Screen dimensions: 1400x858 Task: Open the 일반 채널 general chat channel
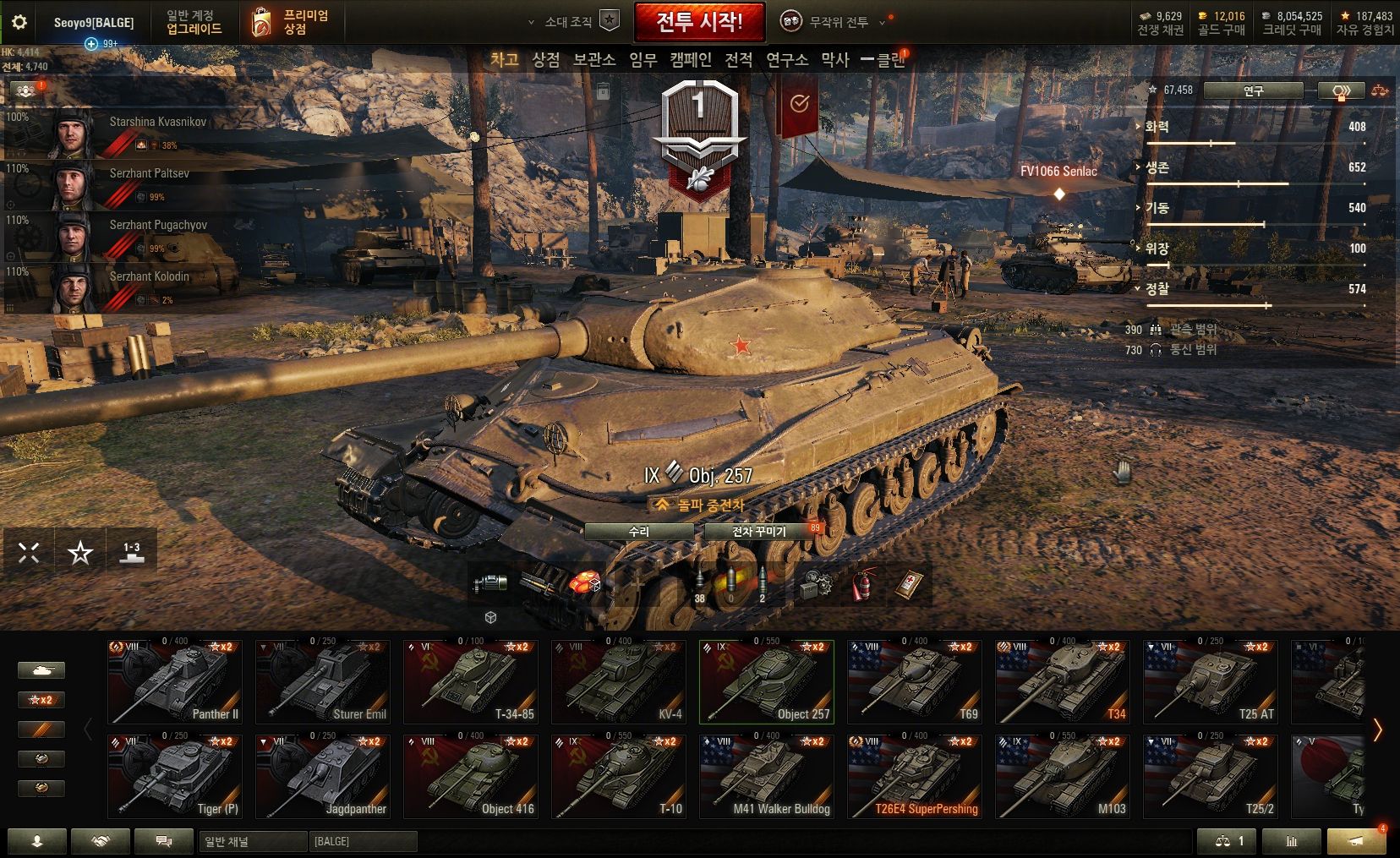[252, 841]
